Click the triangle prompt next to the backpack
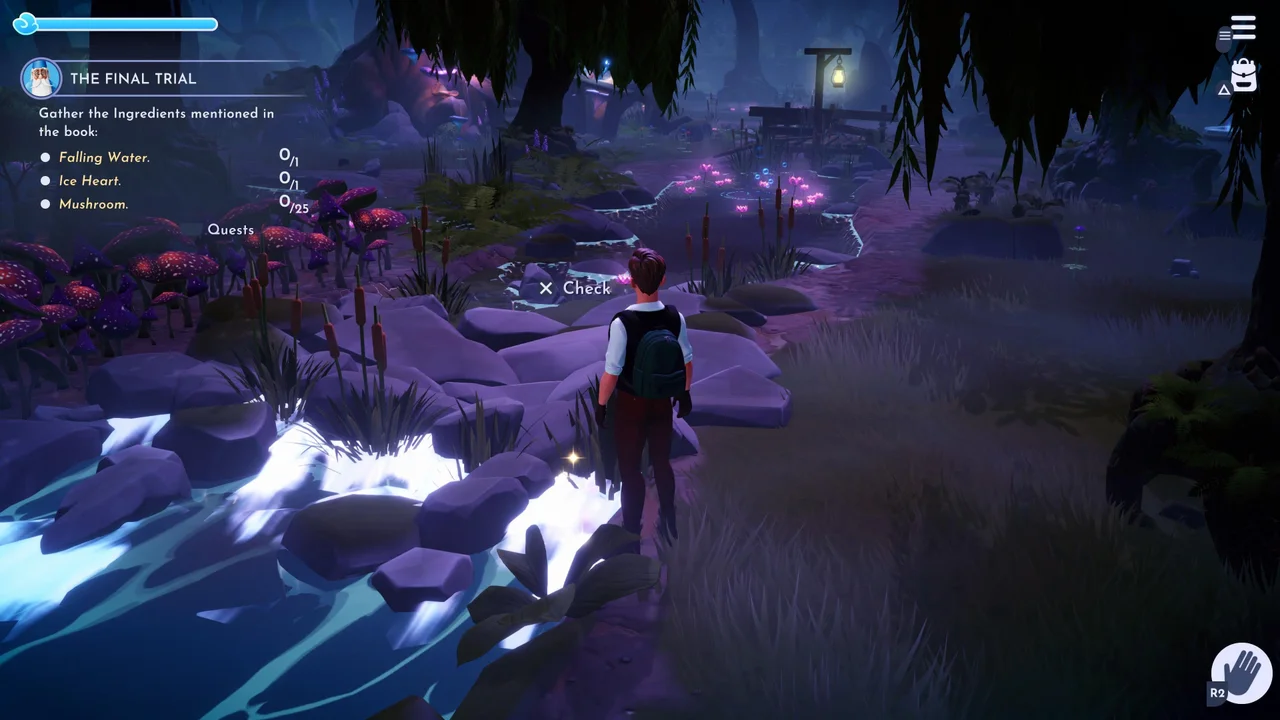Image resolution: width=1280 pixels, height=720 pixels. pyautogui.click(x=1224, y=89)
